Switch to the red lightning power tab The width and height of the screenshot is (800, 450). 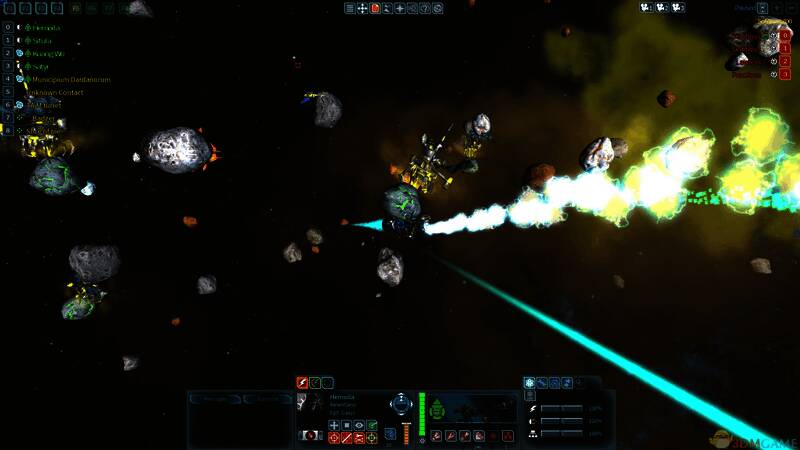(302, 382)
